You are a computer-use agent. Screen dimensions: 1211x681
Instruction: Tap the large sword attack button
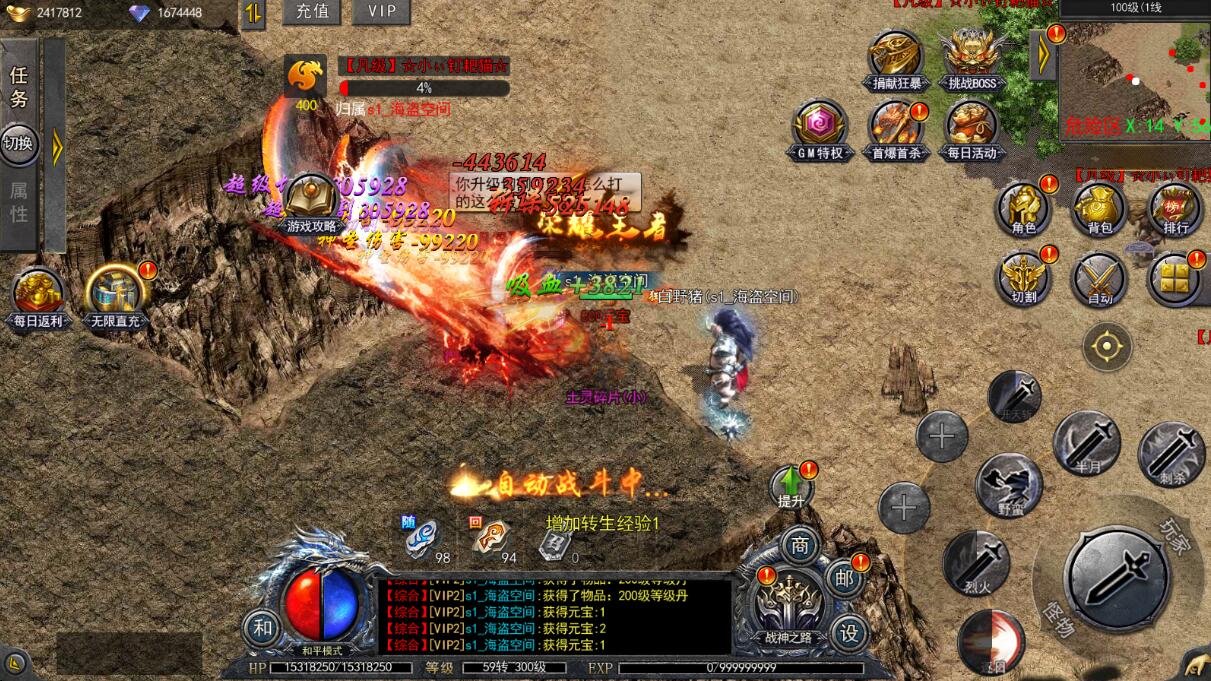(1117, 578)
